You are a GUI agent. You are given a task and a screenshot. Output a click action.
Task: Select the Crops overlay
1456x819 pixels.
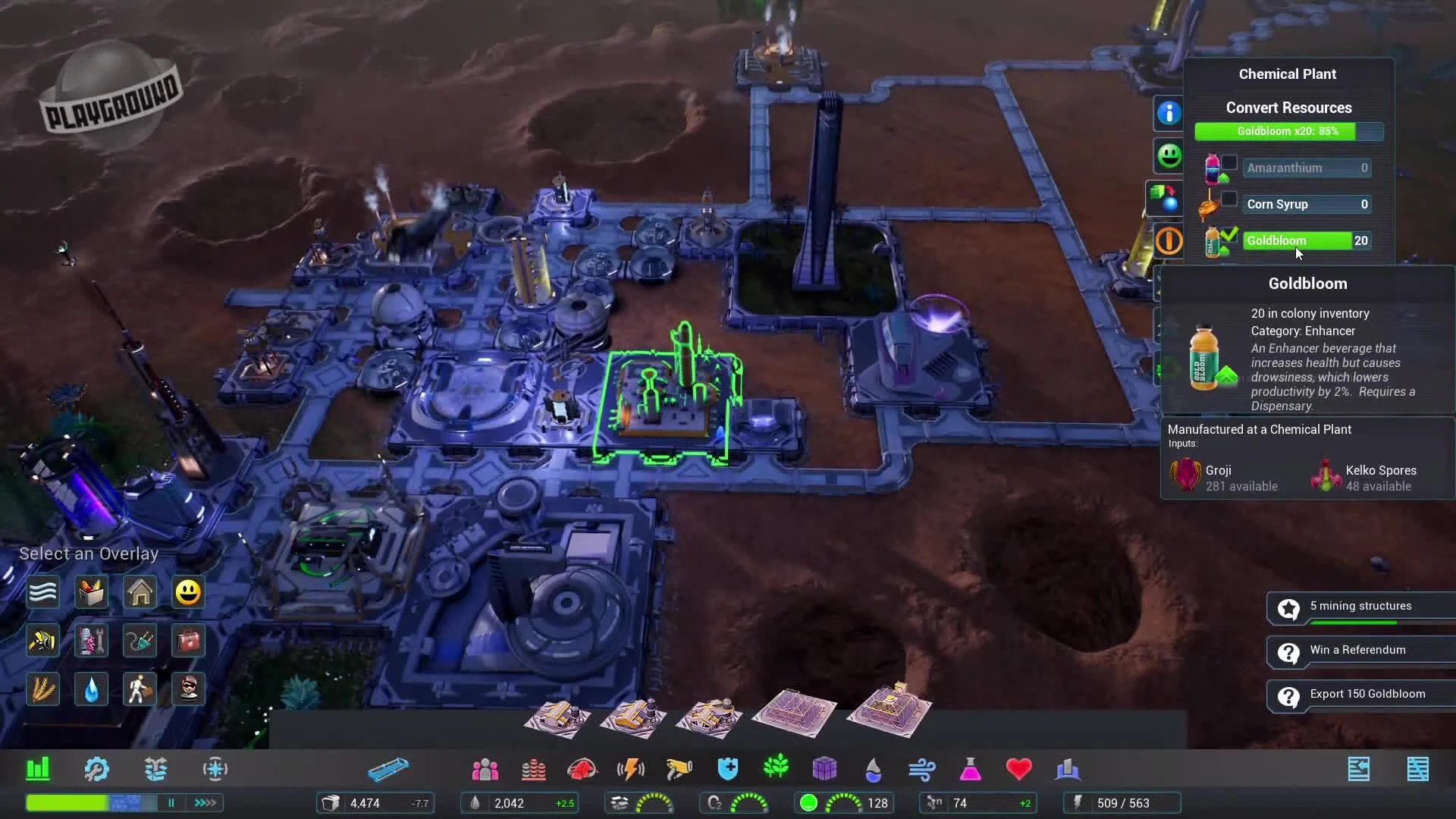tap(42, 689)
